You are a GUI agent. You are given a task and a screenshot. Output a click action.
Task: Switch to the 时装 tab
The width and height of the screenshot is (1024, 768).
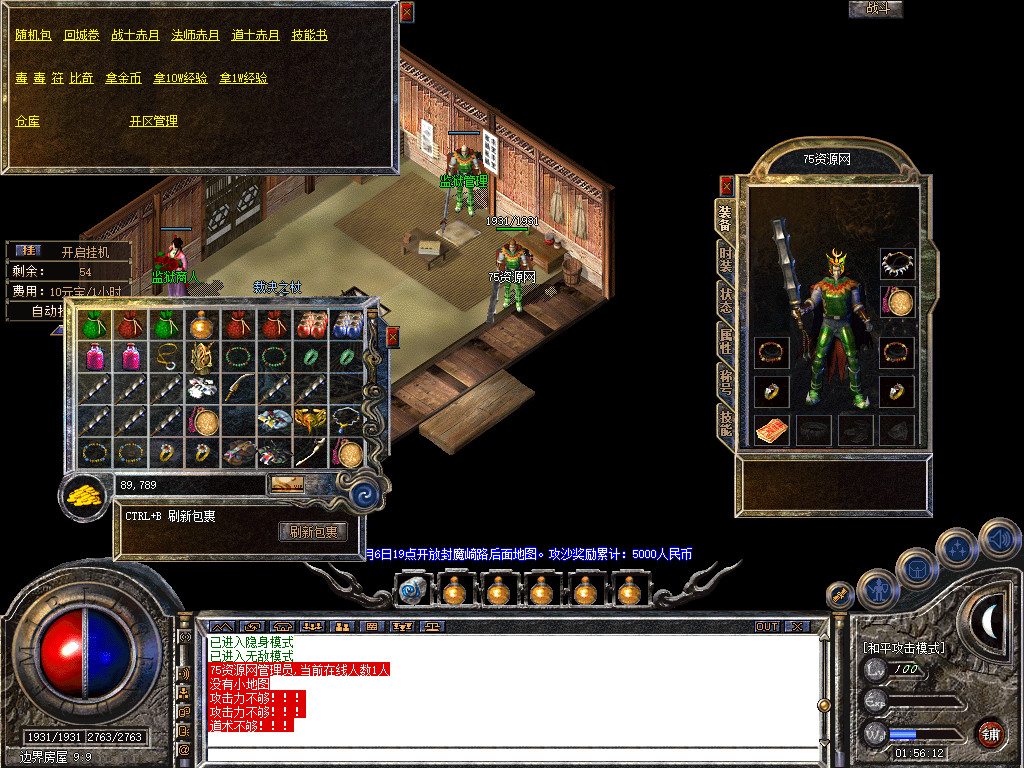725,261
